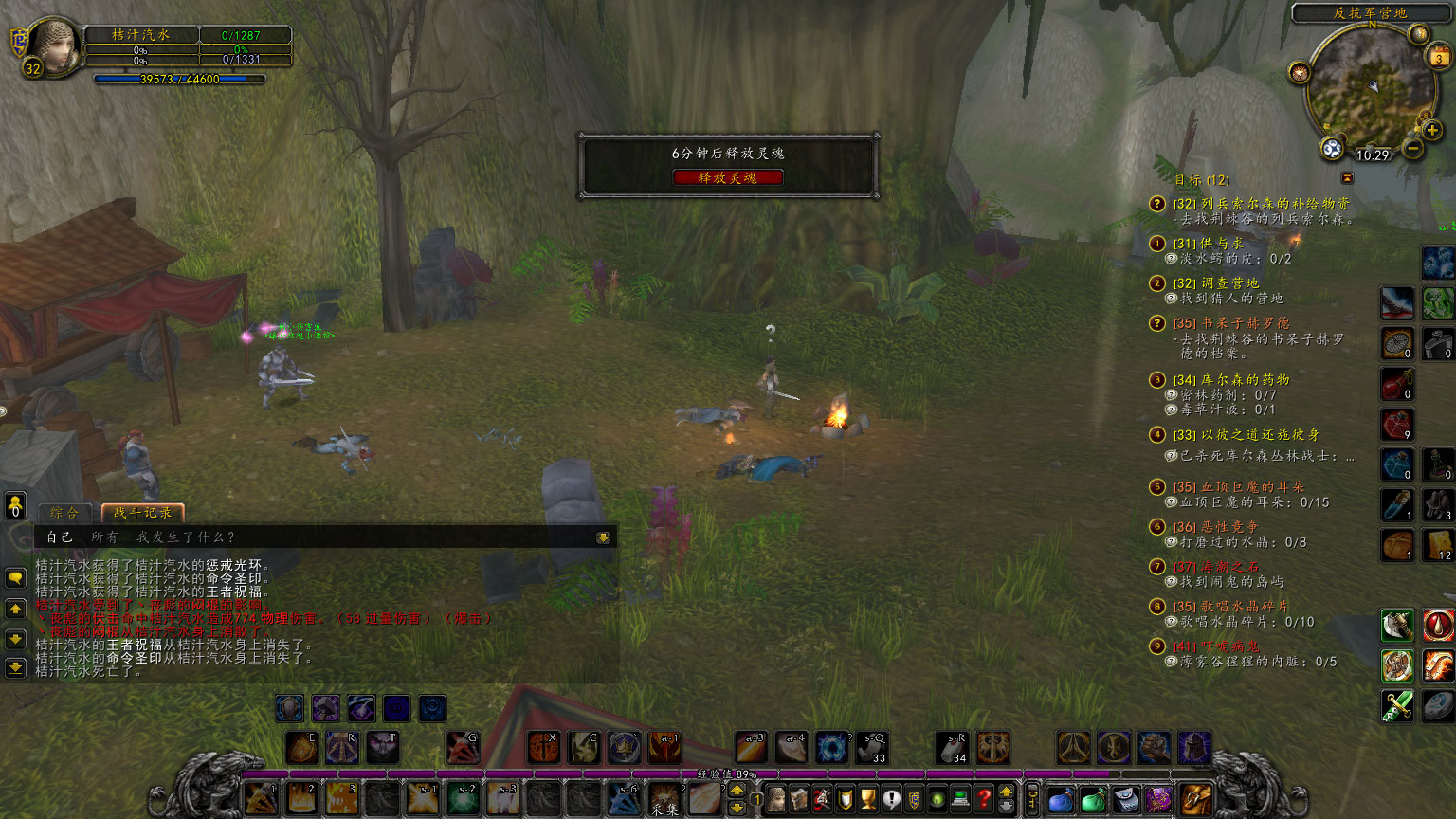Open the calendar showing 3 on the minimap

[1438, 56]
